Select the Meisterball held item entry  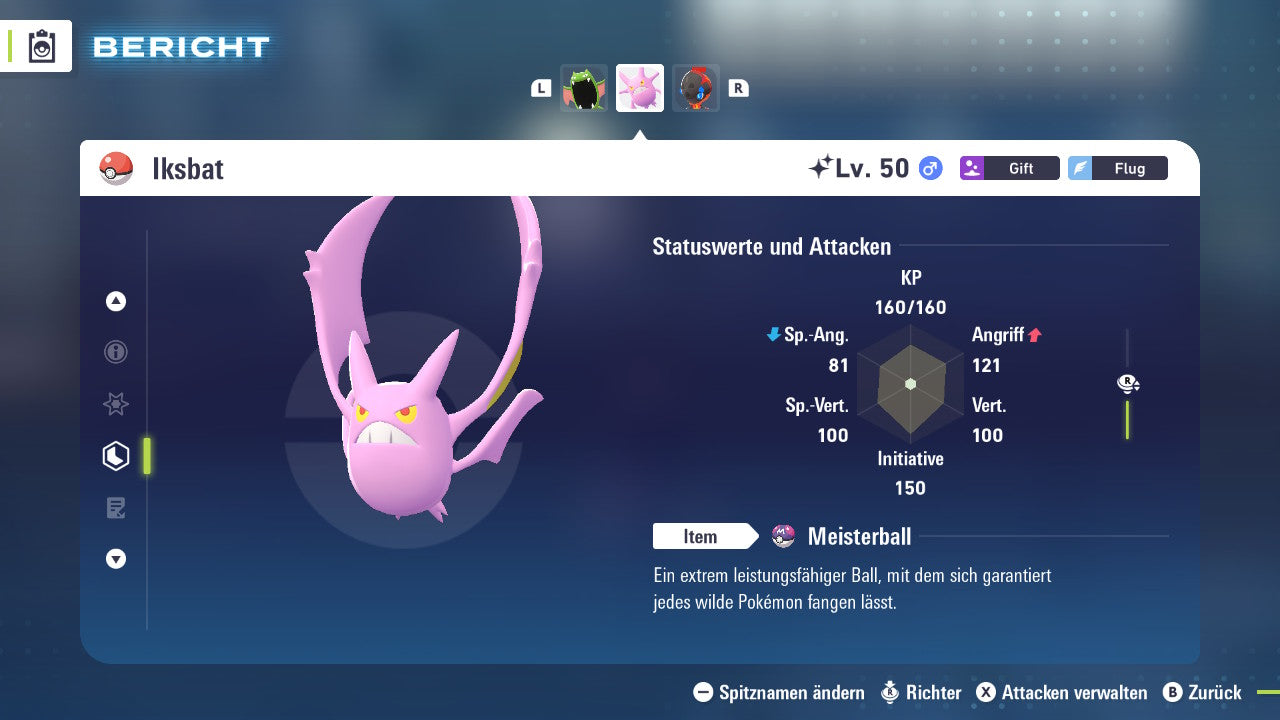click(x=858, y=537)
